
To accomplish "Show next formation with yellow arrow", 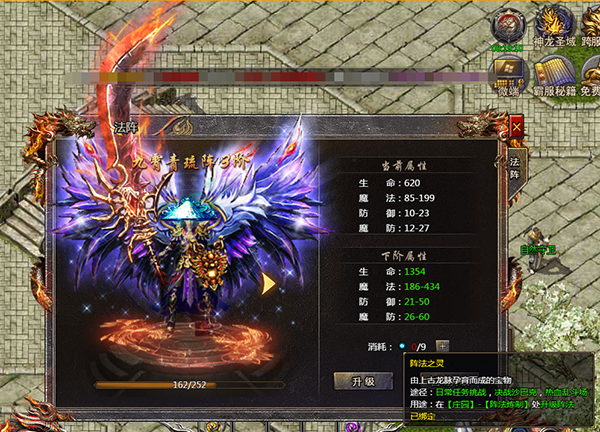I will coord(269,283).
